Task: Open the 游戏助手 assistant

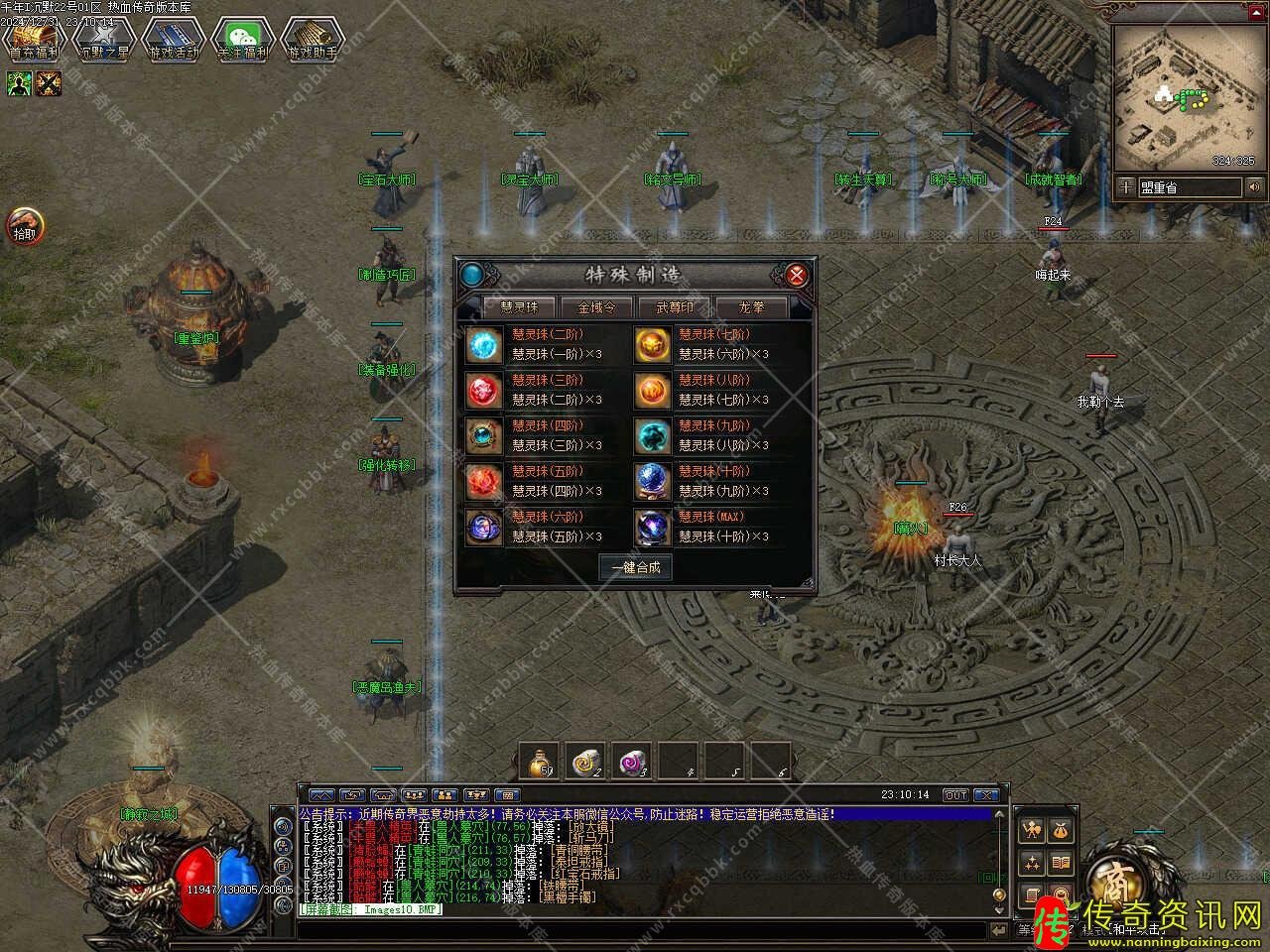Action: click(x=312, y=40)
